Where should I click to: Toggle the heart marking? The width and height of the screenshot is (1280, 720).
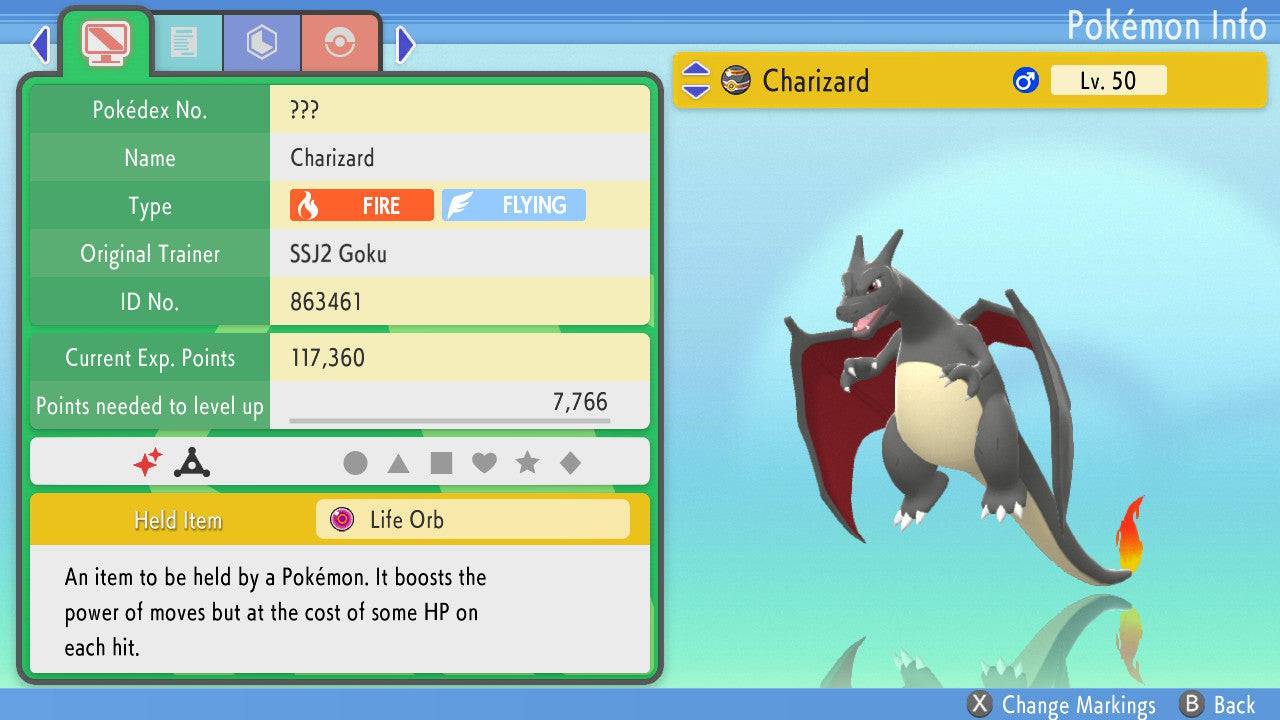click(484, 463)
